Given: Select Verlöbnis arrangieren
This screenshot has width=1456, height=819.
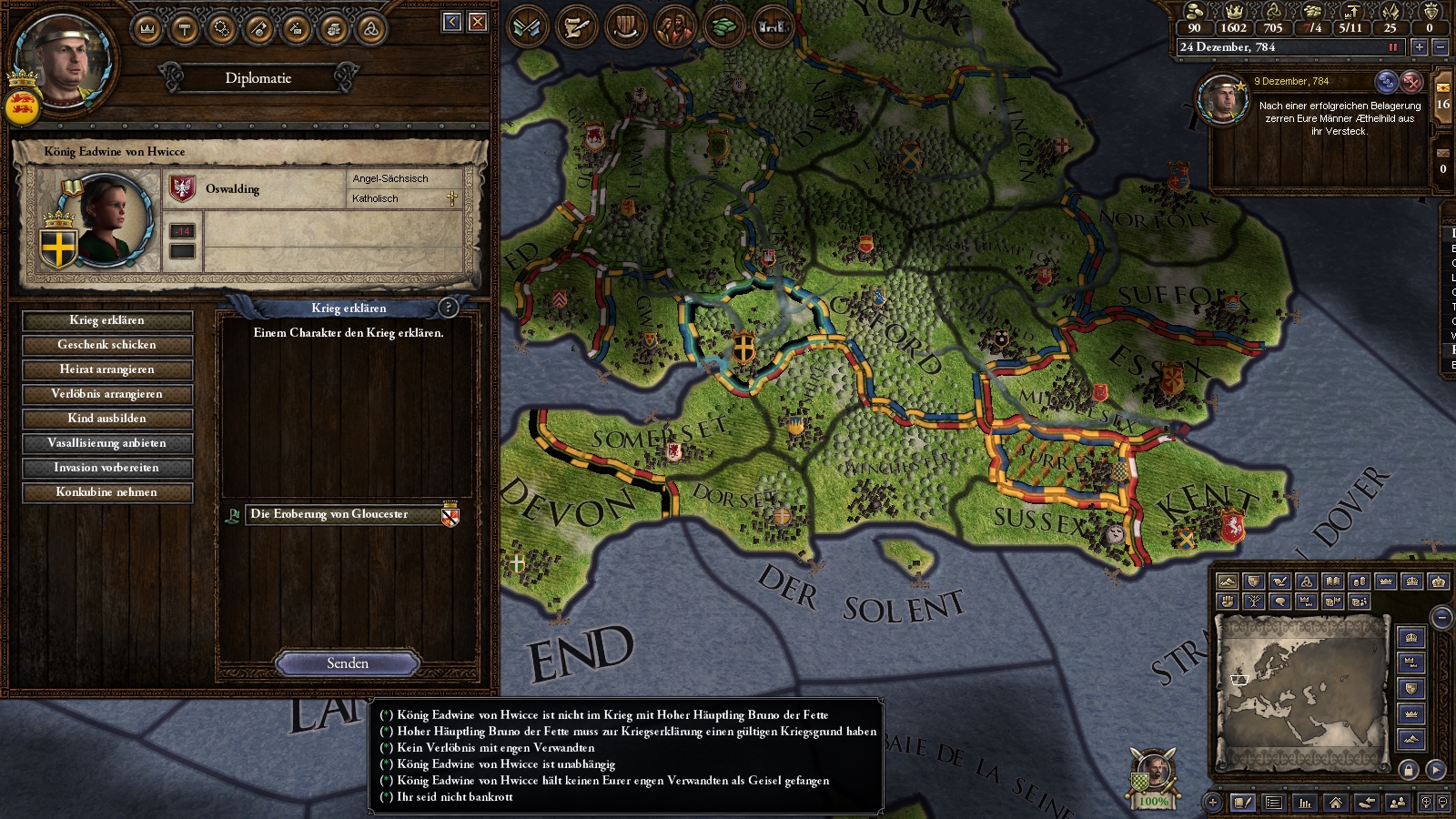Looking at the screenshot, I should coord(107,394).
